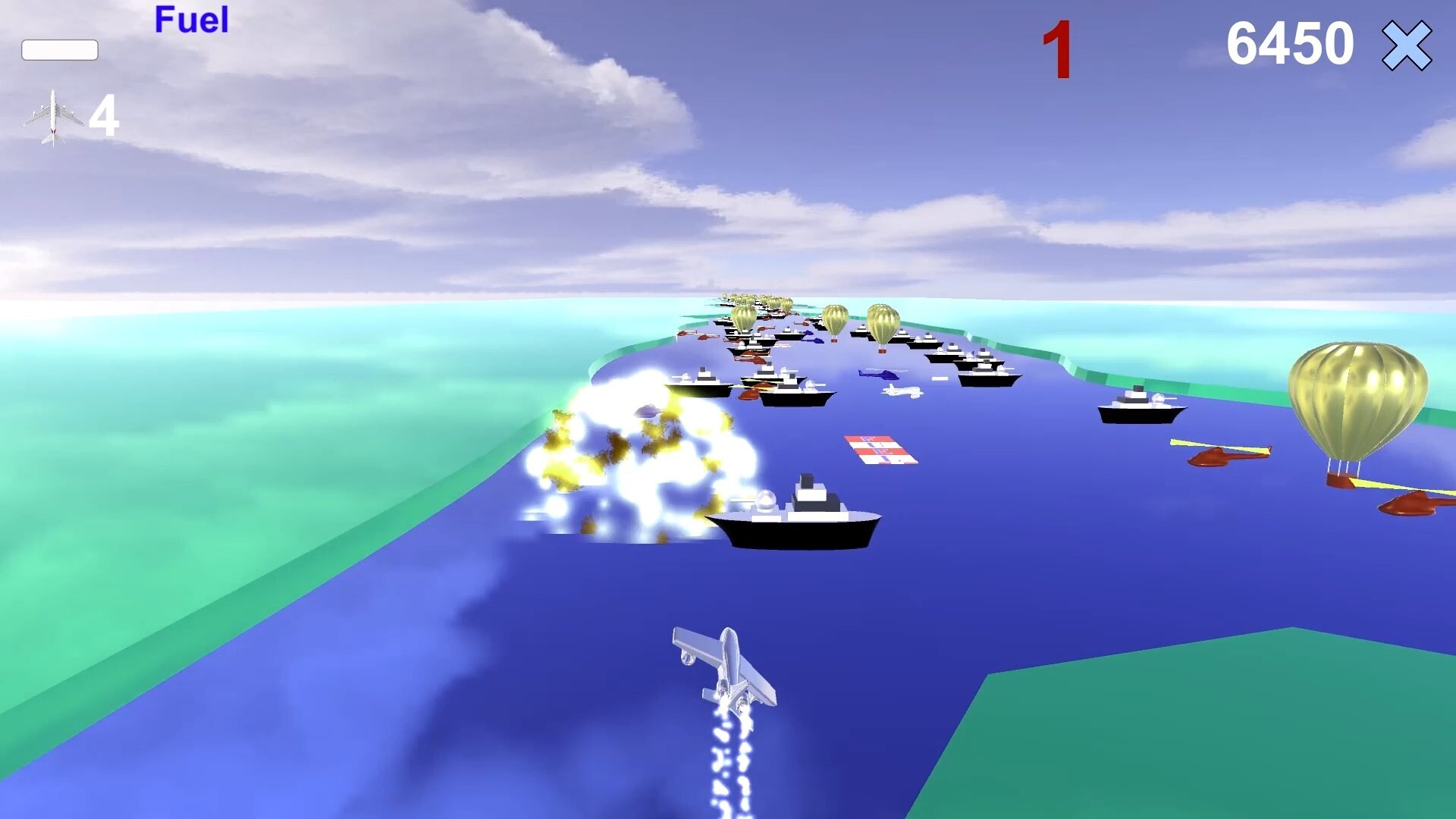Click the blue Fuel label

point(191,20)
